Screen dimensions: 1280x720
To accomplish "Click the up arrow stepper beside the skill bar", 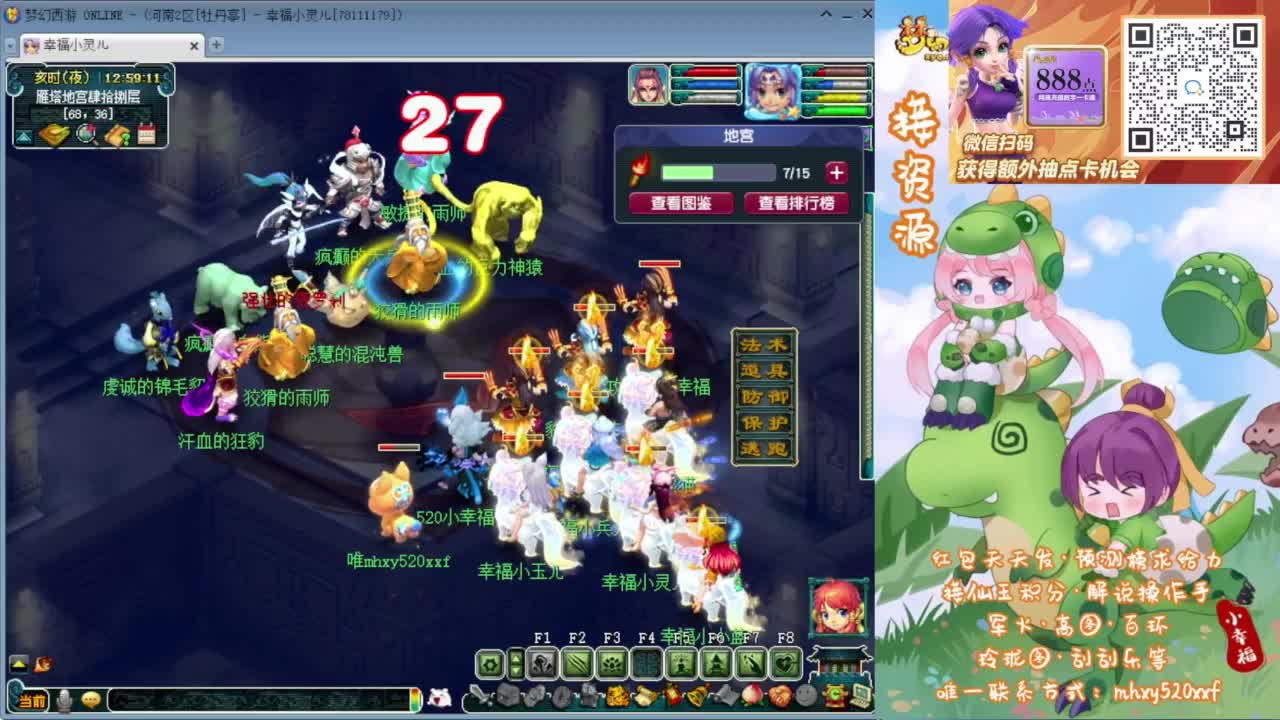I will 517,655.
